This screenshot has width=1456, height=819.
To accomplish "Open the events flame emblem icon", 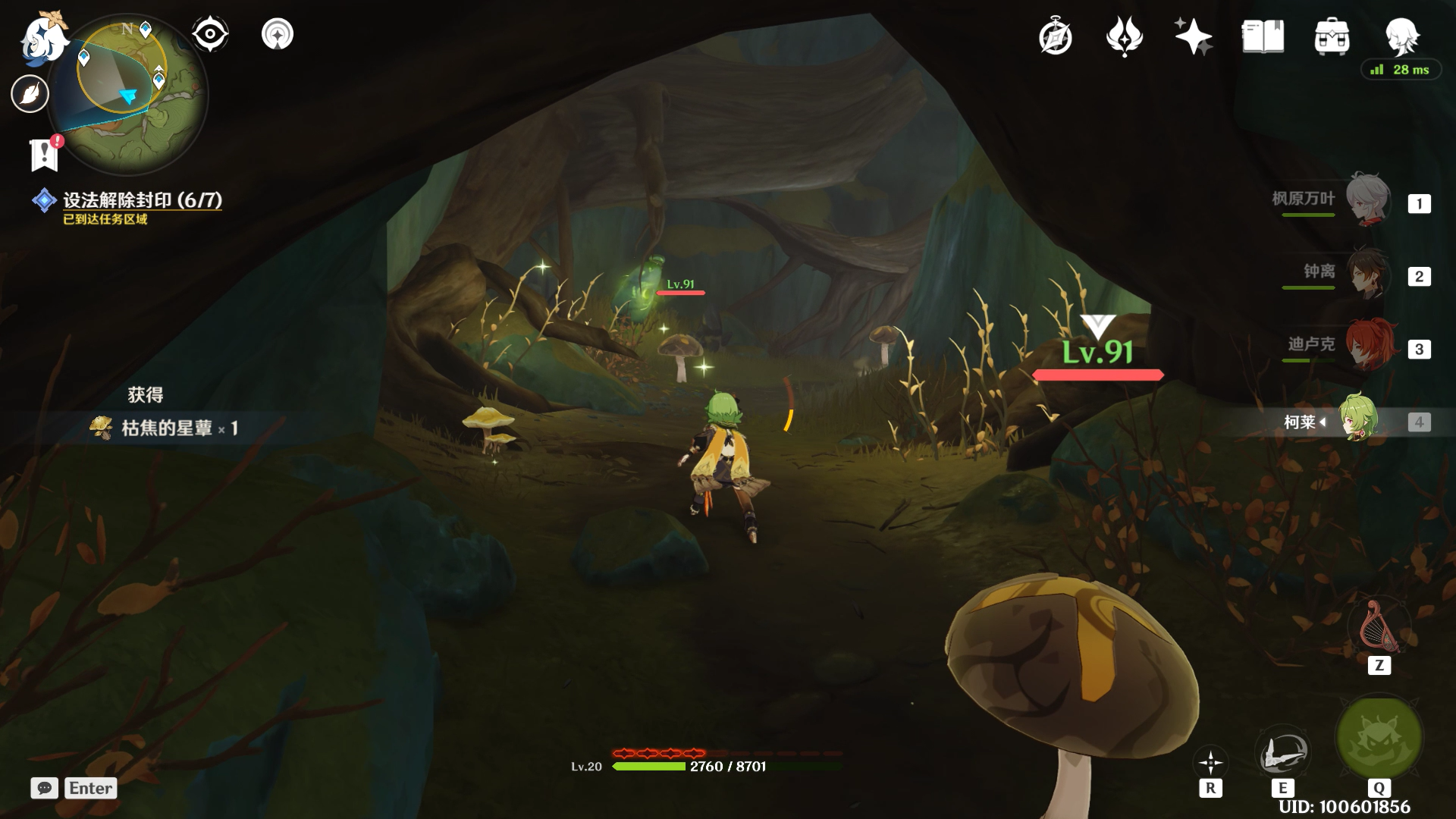I will tap(1124, 36).
